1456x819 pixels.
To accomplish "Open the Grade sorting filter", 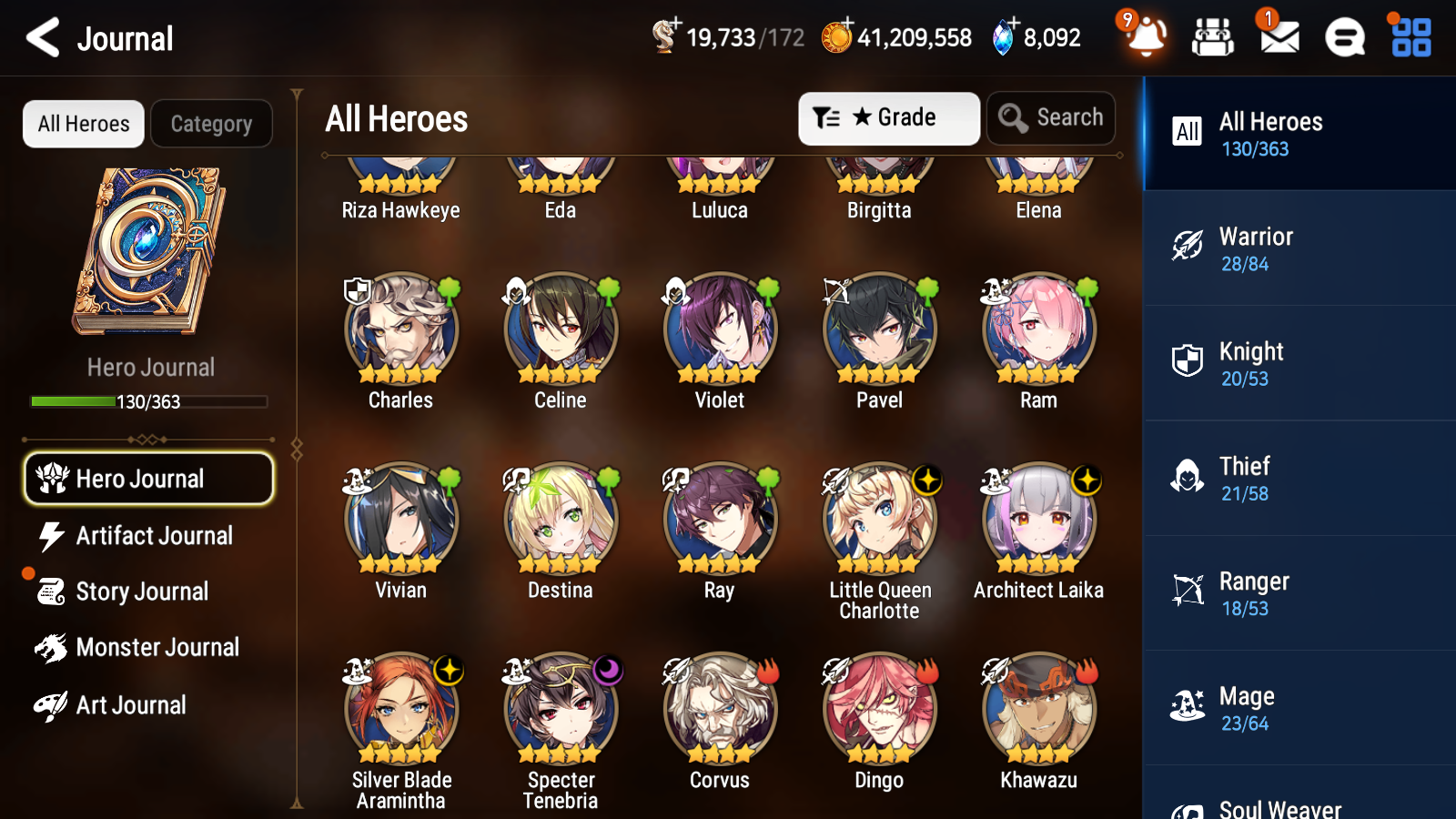I will click(x=888, y=117).
